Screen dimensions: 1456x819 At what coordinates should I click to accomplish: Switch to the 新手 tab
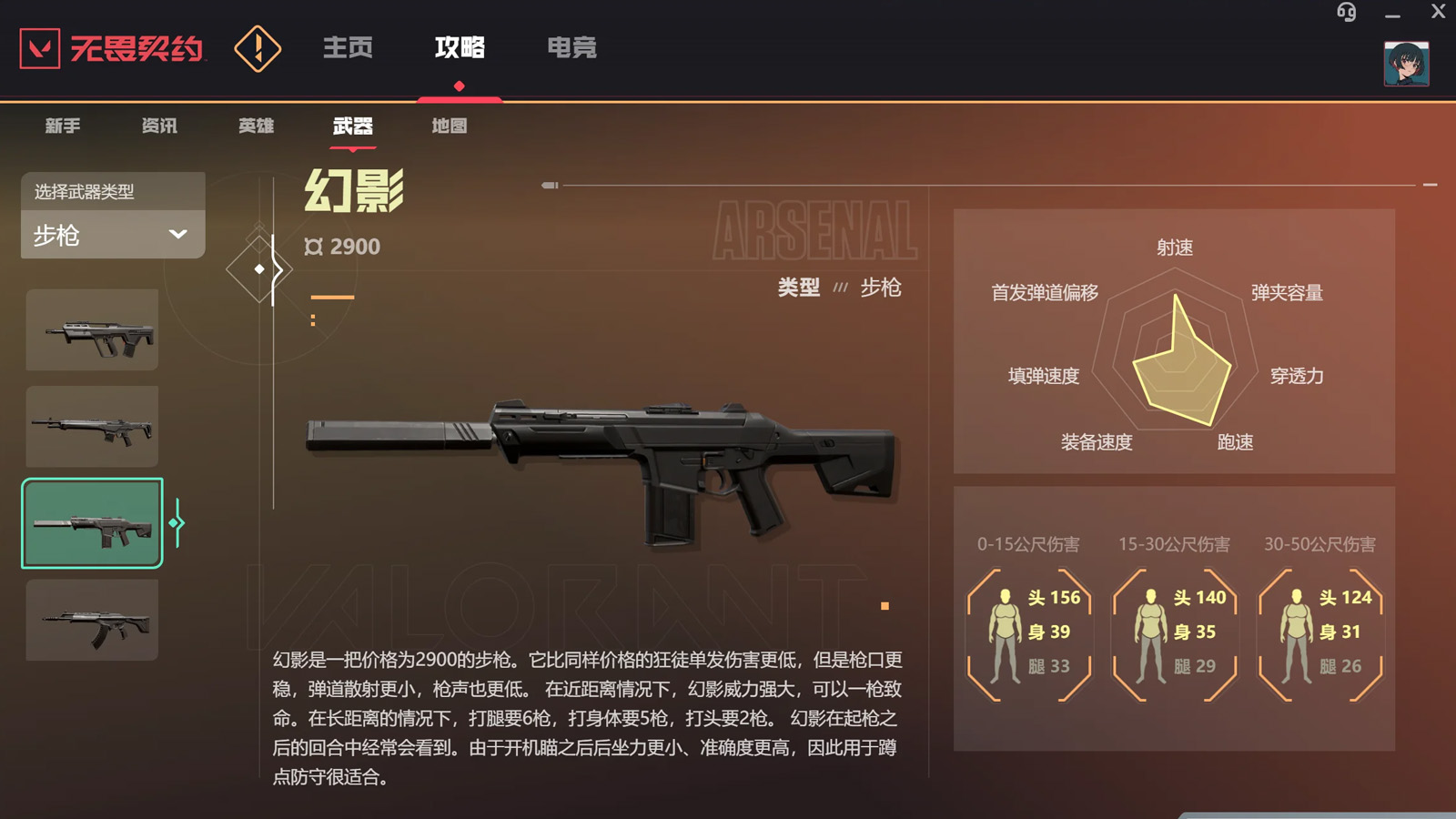[61, 126]
